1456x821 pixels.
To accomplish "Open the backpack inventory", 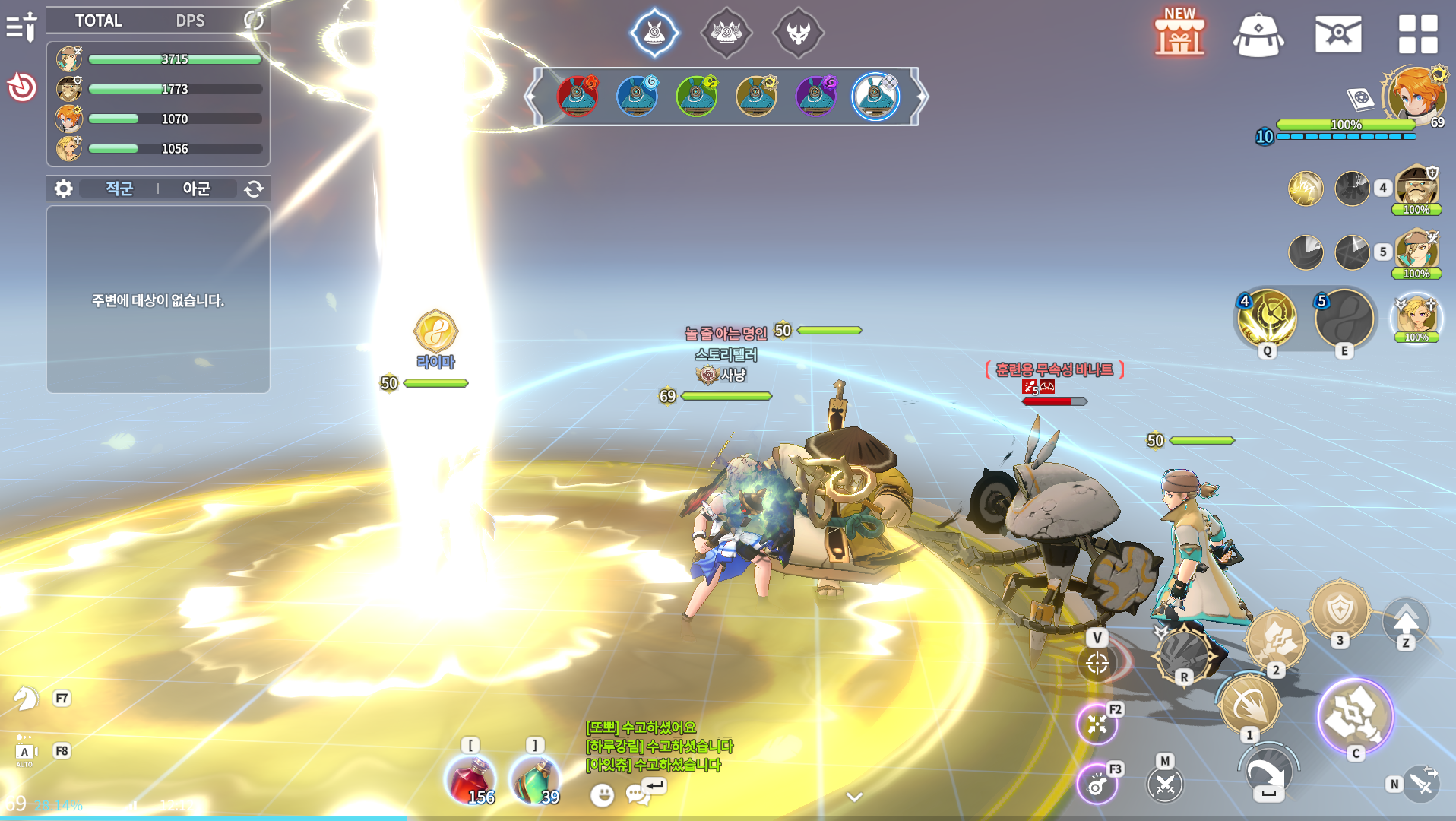I will [x=1258, y=35].
